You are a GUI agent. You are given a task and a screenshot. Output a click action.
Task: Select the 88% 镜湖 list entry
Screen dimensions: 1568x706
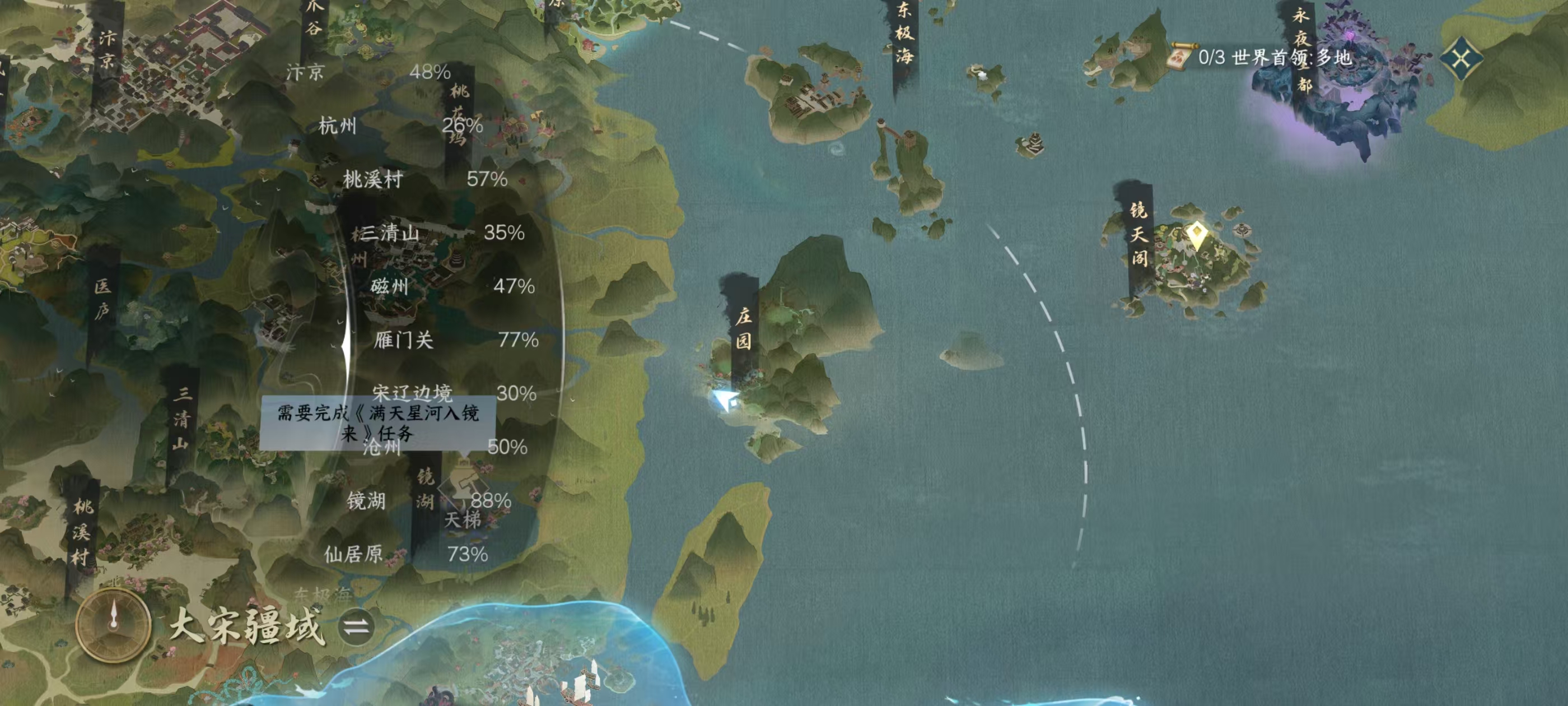coord(428,501)
